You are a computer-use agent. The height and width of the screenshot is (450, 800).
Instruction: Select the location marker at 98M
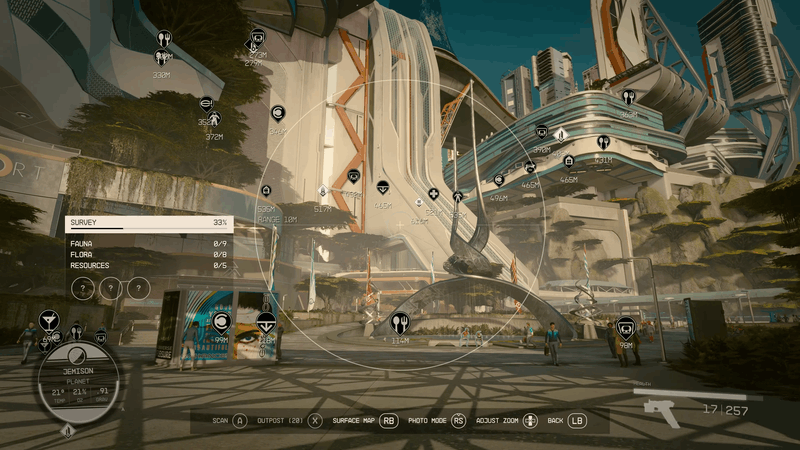625,326
